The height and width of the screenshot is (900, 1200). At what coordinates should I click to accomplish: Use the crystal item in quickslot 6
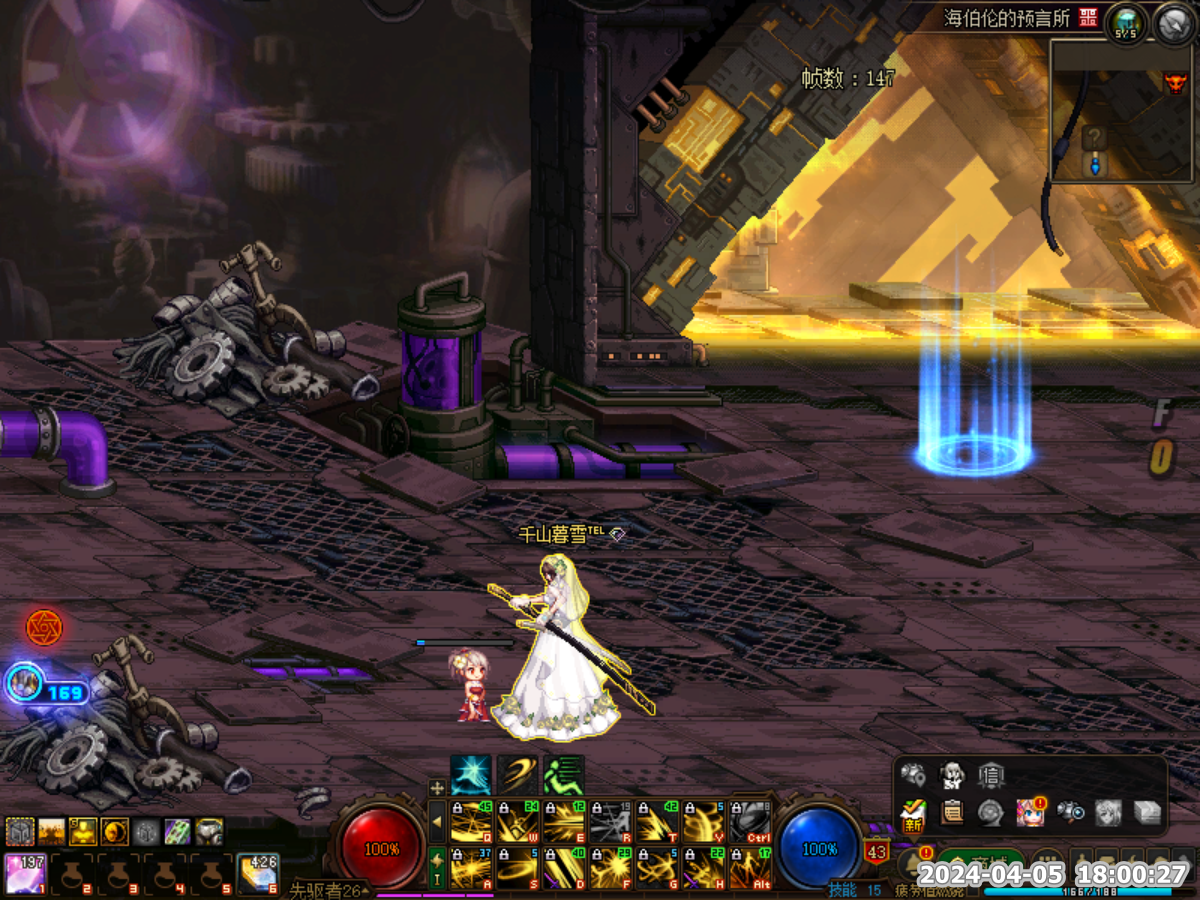(258, 873)
